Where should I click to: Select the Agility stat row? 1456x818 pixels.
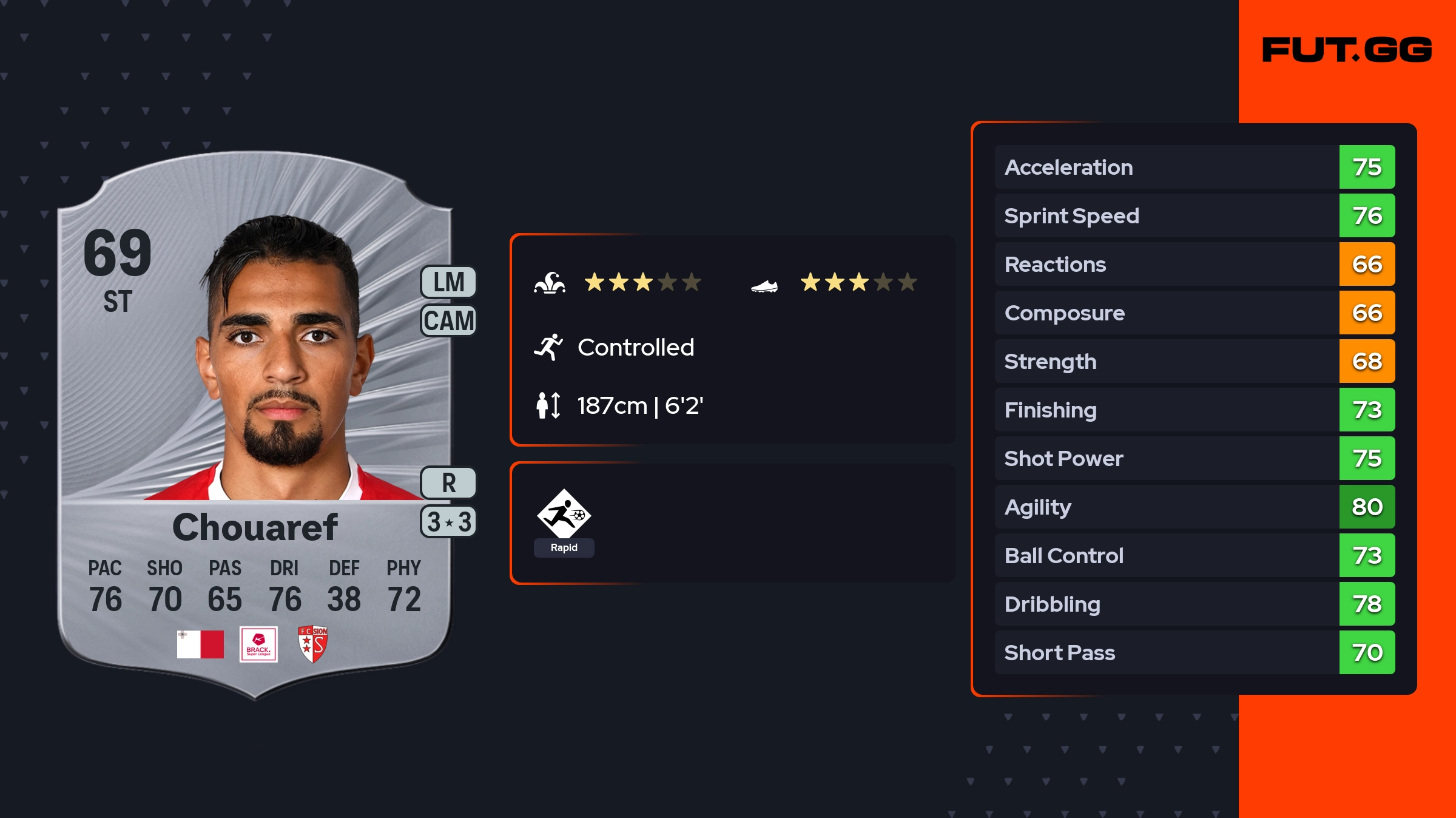click(x=1194, y=507)
